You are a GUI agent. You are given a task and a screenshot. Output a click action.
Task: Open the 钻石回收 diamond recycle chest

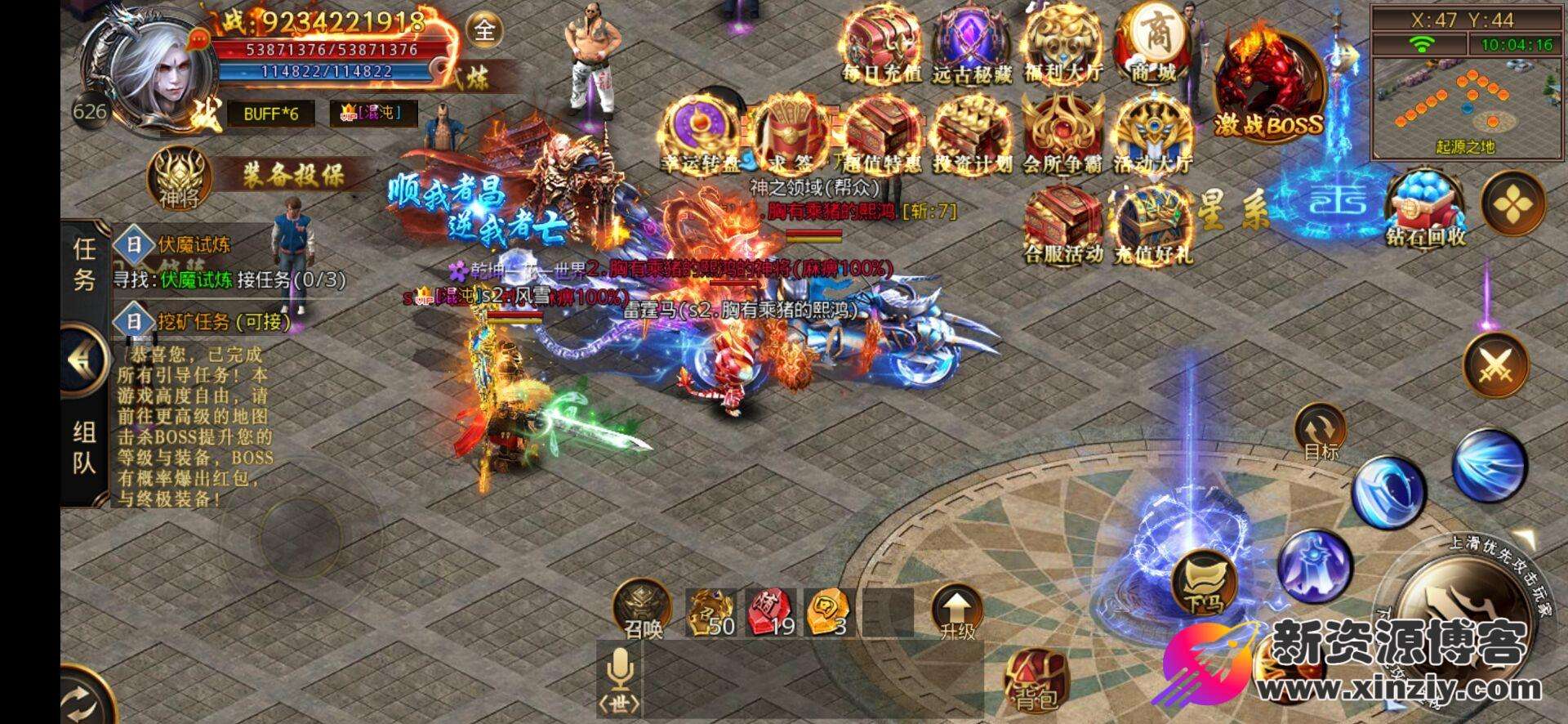point(1425,208)
